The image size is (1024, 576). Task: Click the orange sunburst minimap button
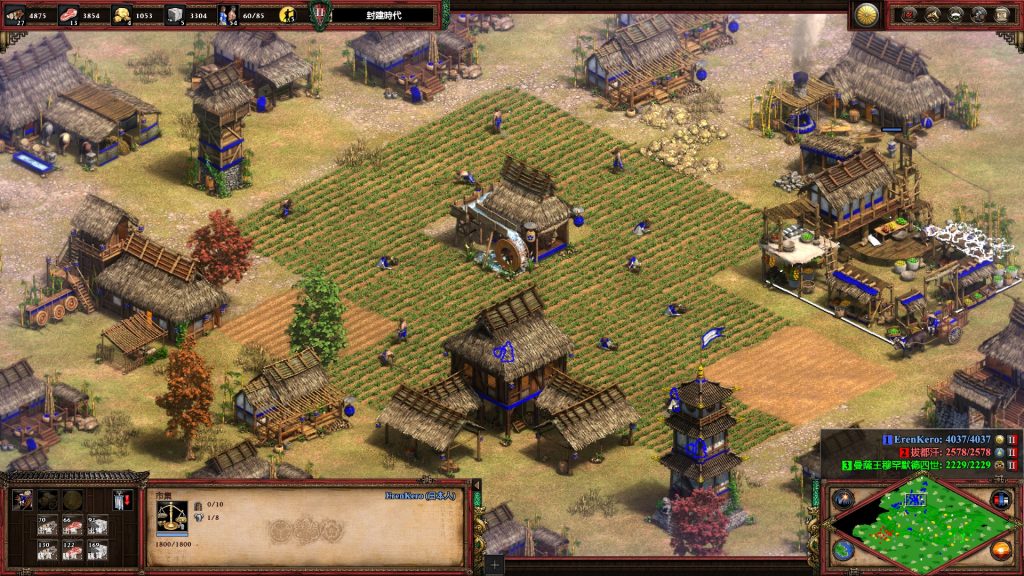pos(999,549)
